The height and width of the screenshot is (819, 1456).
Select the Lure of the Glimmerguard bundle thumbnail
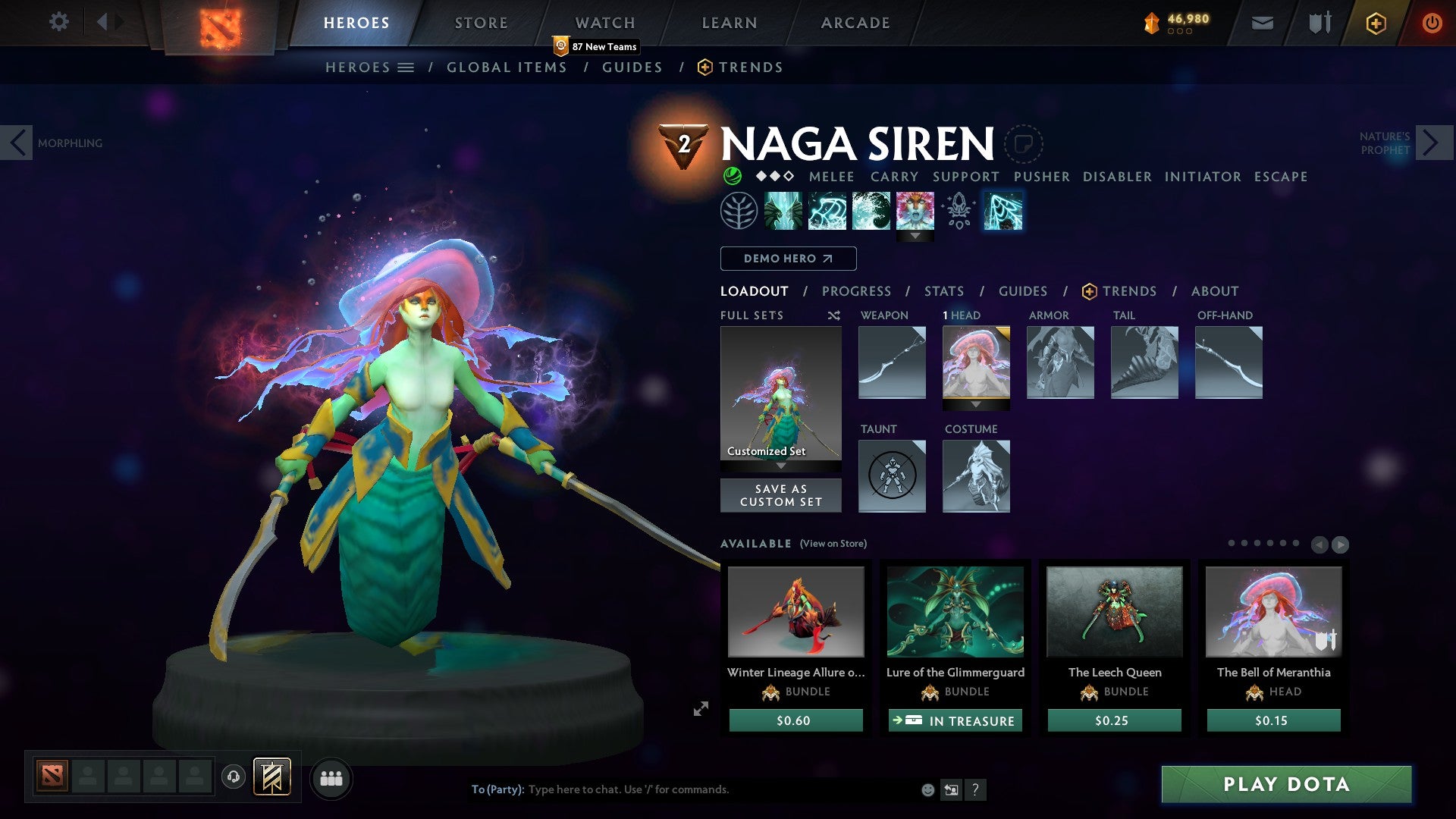pyautogui.click(x=955, y=613)
